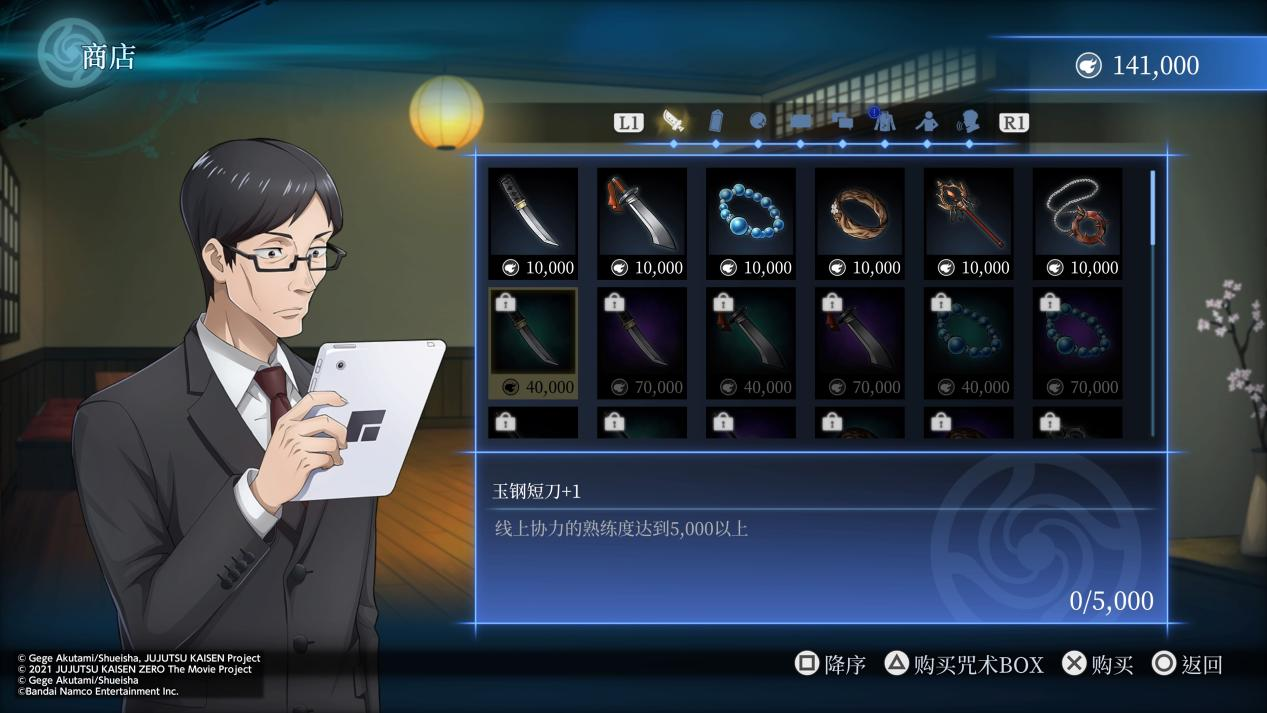1267x713 pixels.
Task: Select the locked 40,000 short blade
Action: 533,343
